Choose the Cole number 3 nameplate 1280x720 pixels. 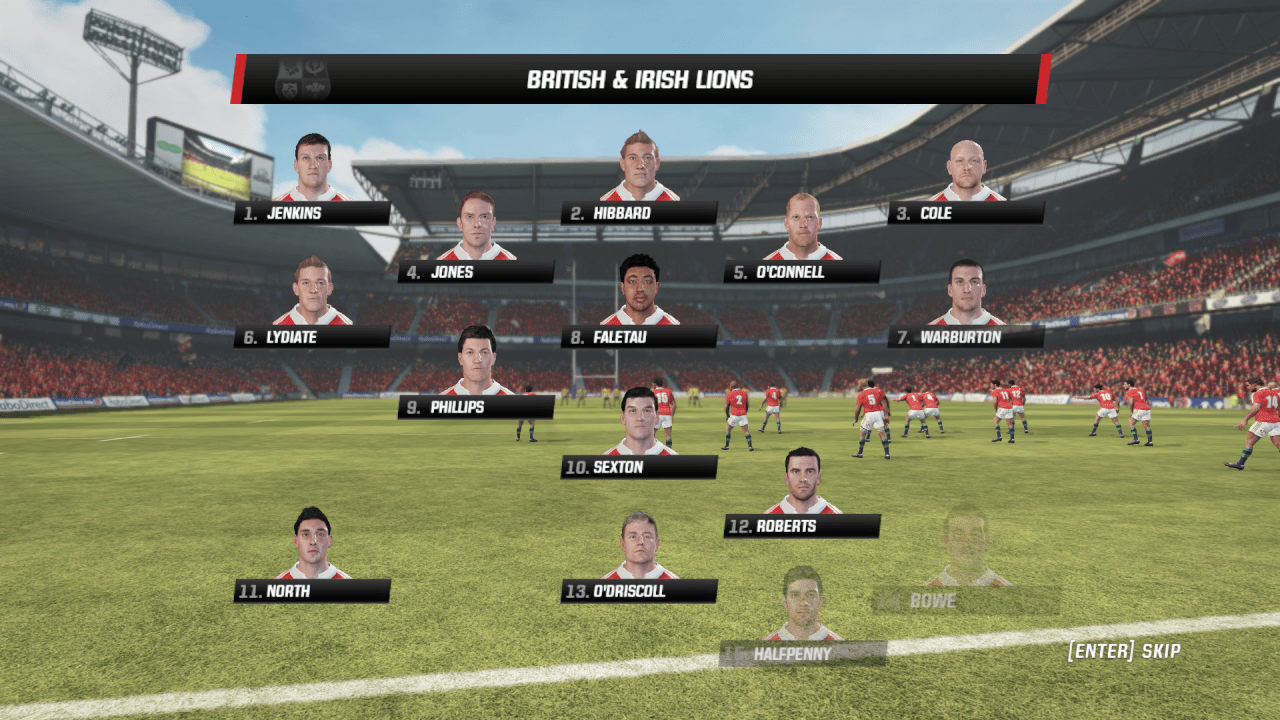966,213
